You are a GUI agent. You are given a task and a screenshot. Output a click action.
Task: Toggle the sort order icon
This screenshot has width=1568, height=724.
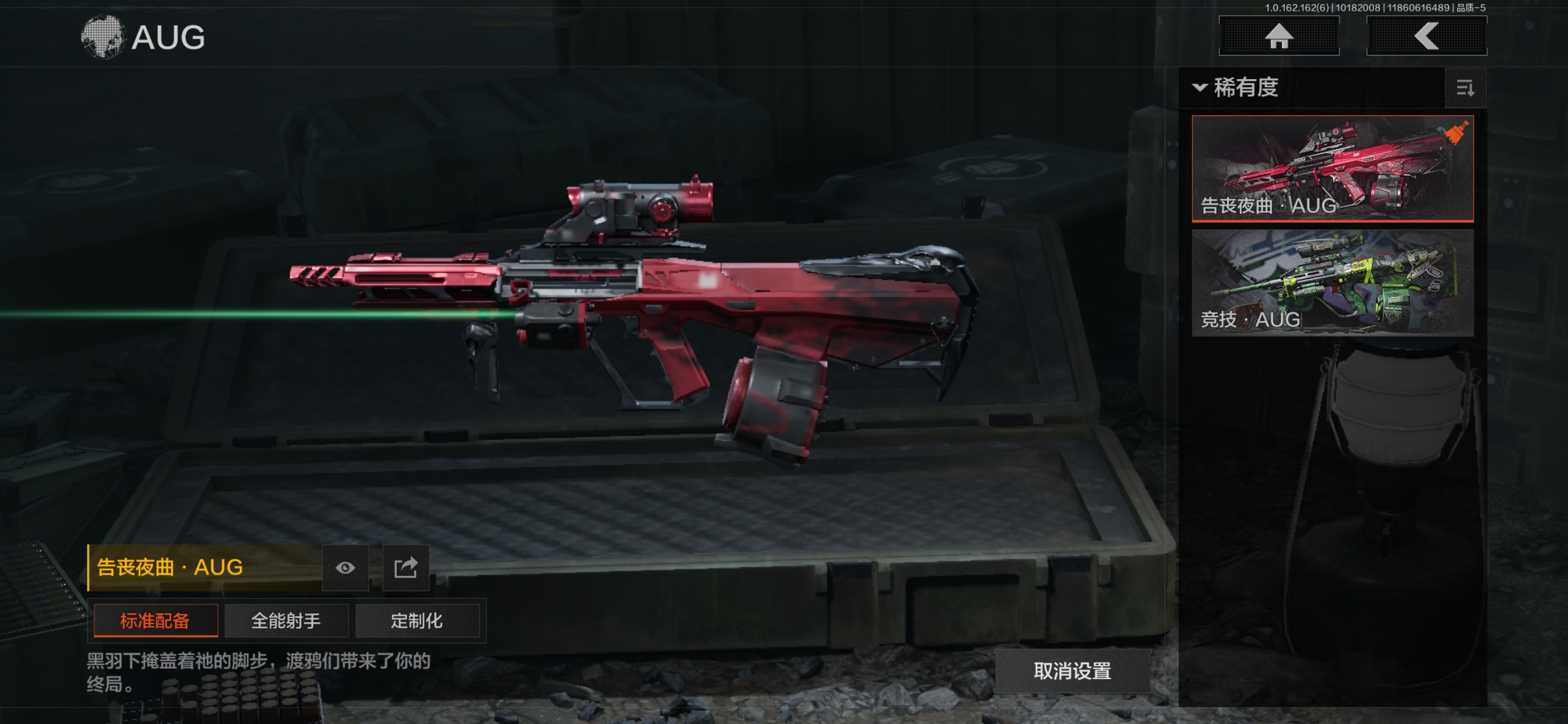1465,88
